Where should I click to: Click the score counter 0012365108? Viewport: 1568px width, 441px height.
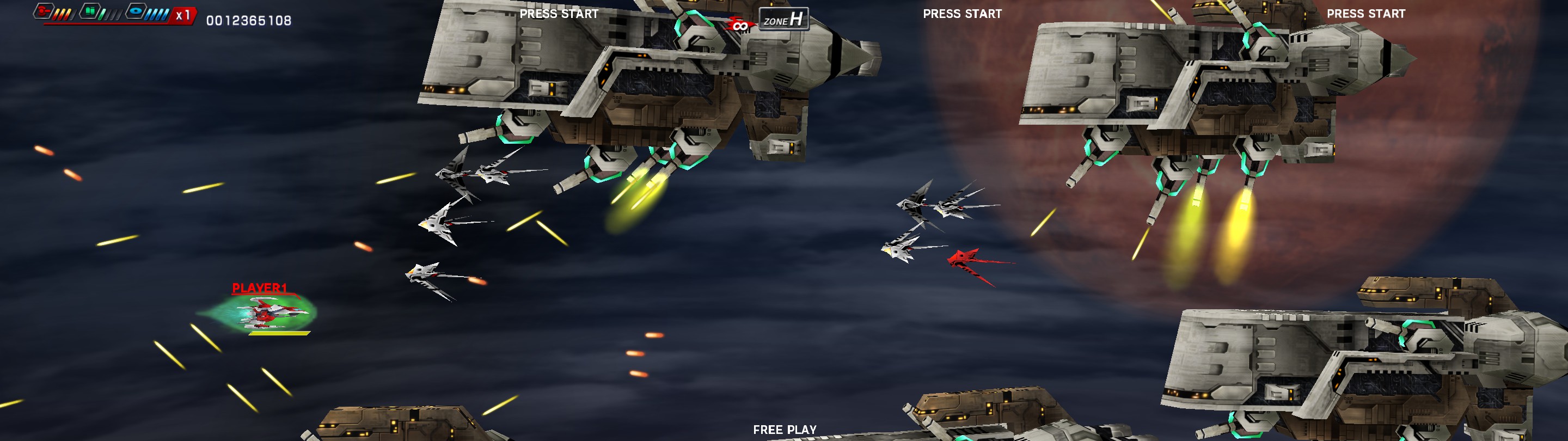point(249,20)
